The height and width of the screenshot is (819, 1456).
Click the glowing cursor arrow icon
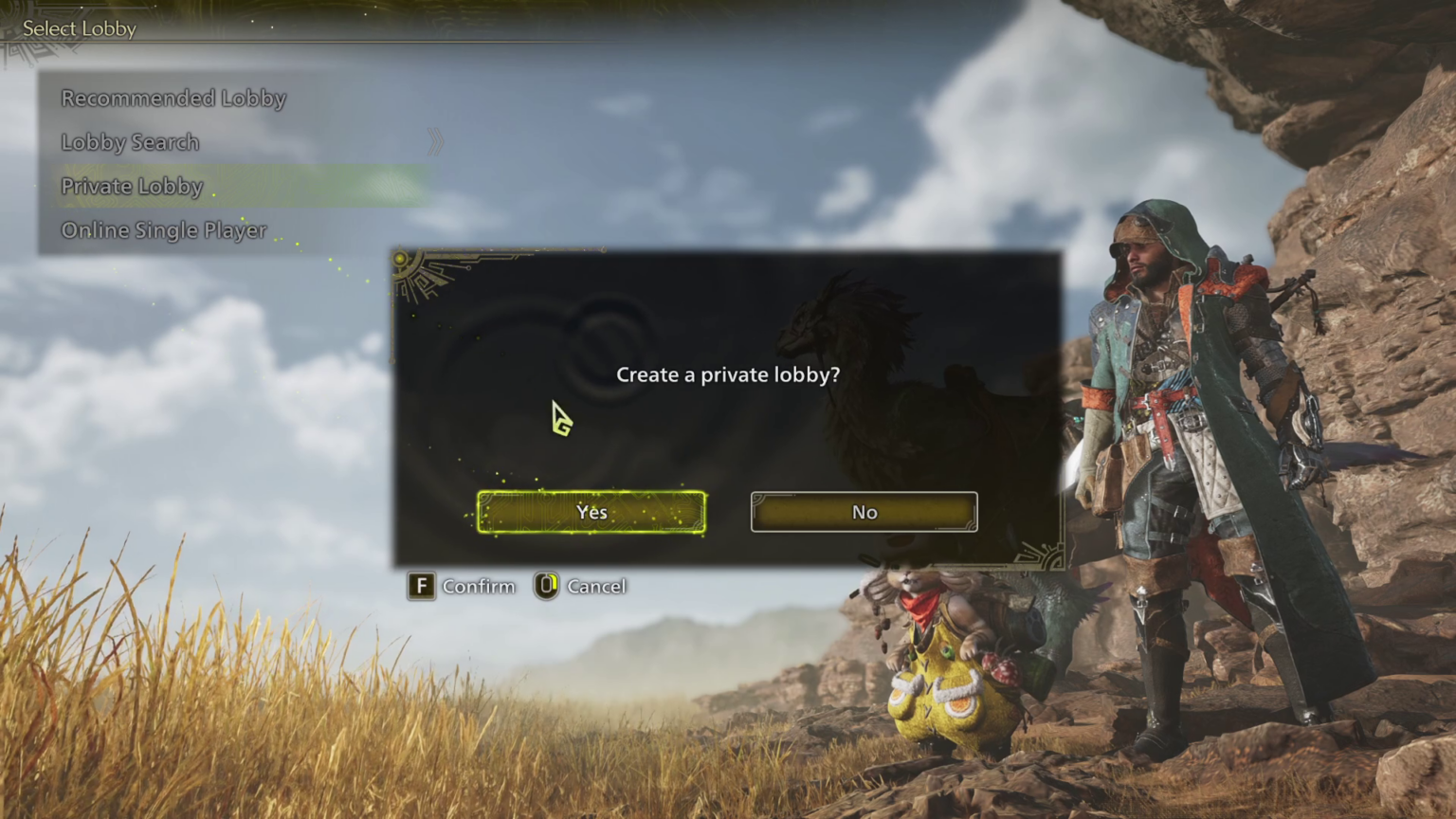pyautogui.click(x=561, y=419)
